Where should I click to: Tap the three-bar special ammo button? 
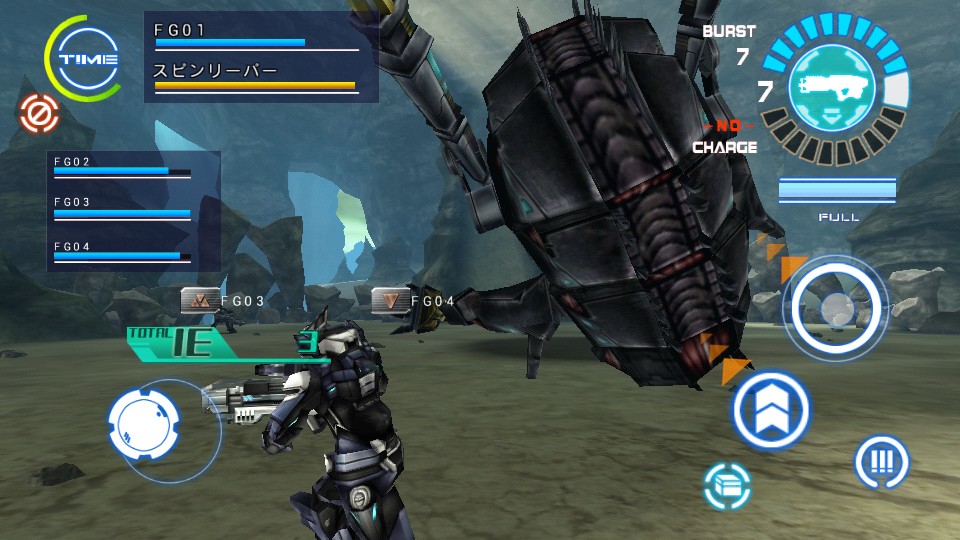[x=881, y=462]
